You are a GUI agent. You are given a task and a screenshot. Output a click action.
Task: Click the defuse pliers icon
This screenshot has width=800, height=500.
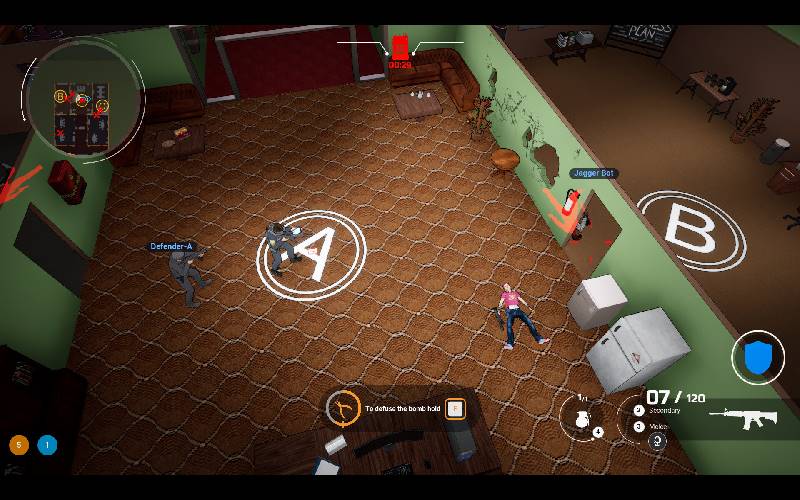pos(343,408)
